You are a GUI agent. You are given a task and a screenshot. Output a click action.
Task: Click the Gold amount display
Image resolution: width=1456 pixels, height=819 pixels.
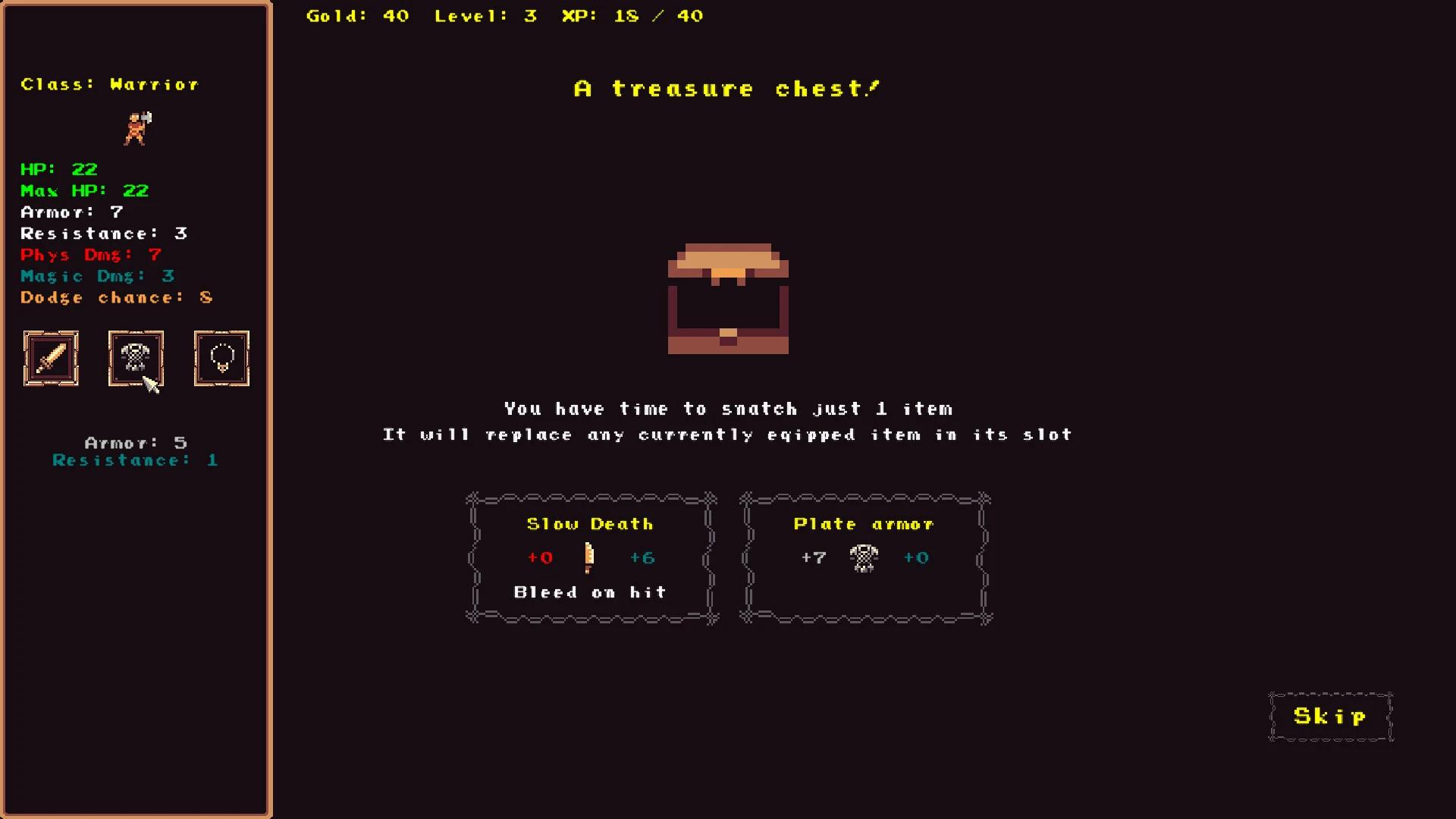tap(356, 15)
